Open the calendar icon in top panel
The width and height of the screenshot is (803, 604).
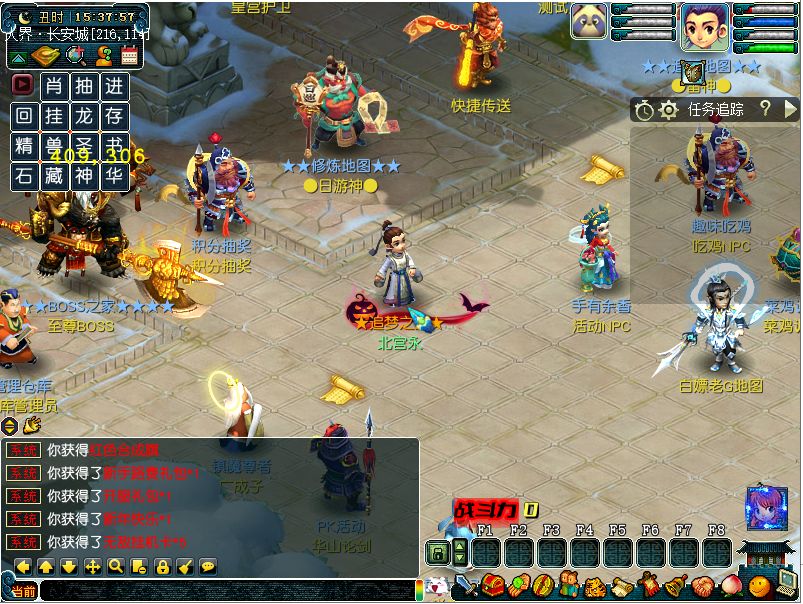pyautogui.click(x=130, y=56)
